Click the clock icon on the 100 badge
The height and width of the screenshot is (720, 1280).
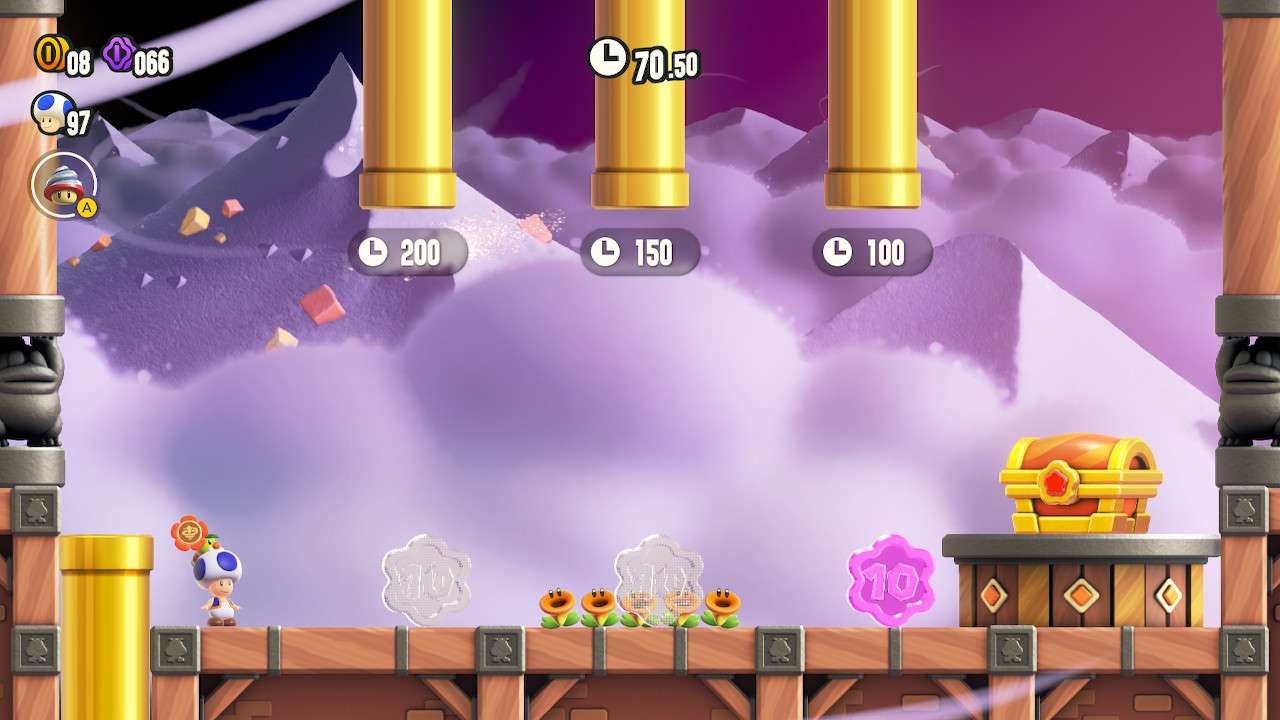tap(840, 251)
